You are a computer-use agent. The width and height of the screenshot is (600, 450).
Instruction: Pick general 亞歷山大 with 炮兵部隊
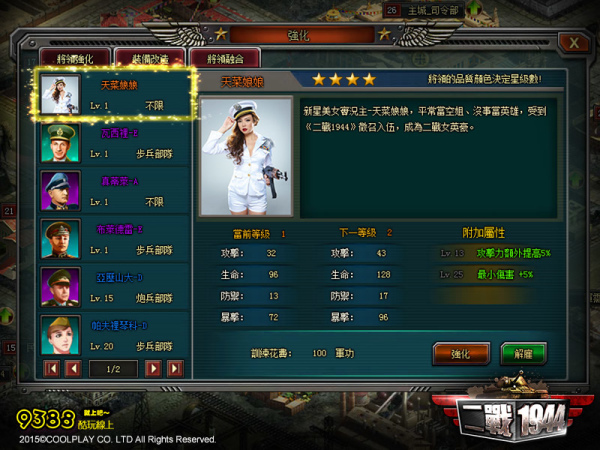112,287
